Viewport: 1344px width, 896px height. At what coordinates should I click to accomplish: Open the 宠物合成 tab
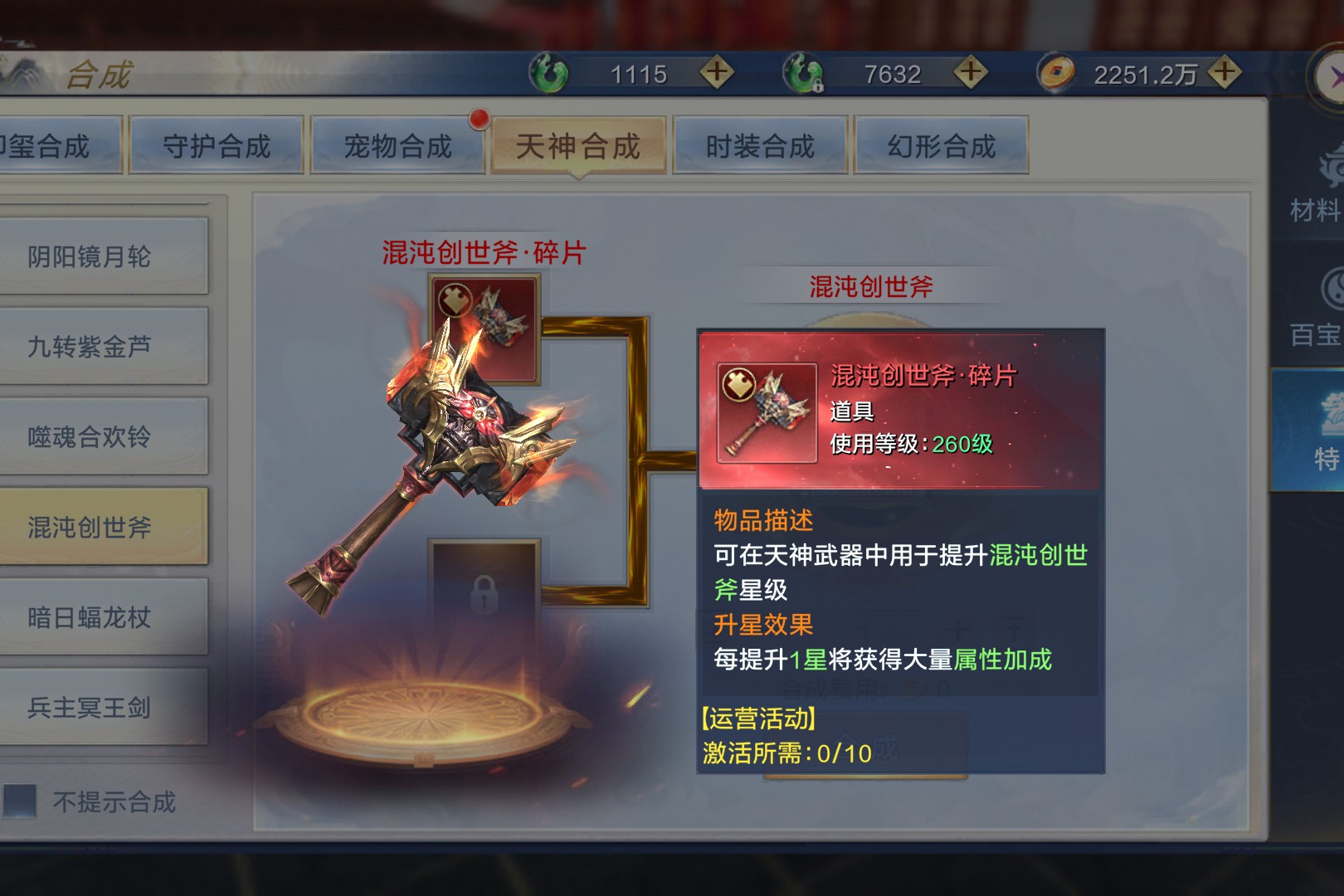pos(397,146)
